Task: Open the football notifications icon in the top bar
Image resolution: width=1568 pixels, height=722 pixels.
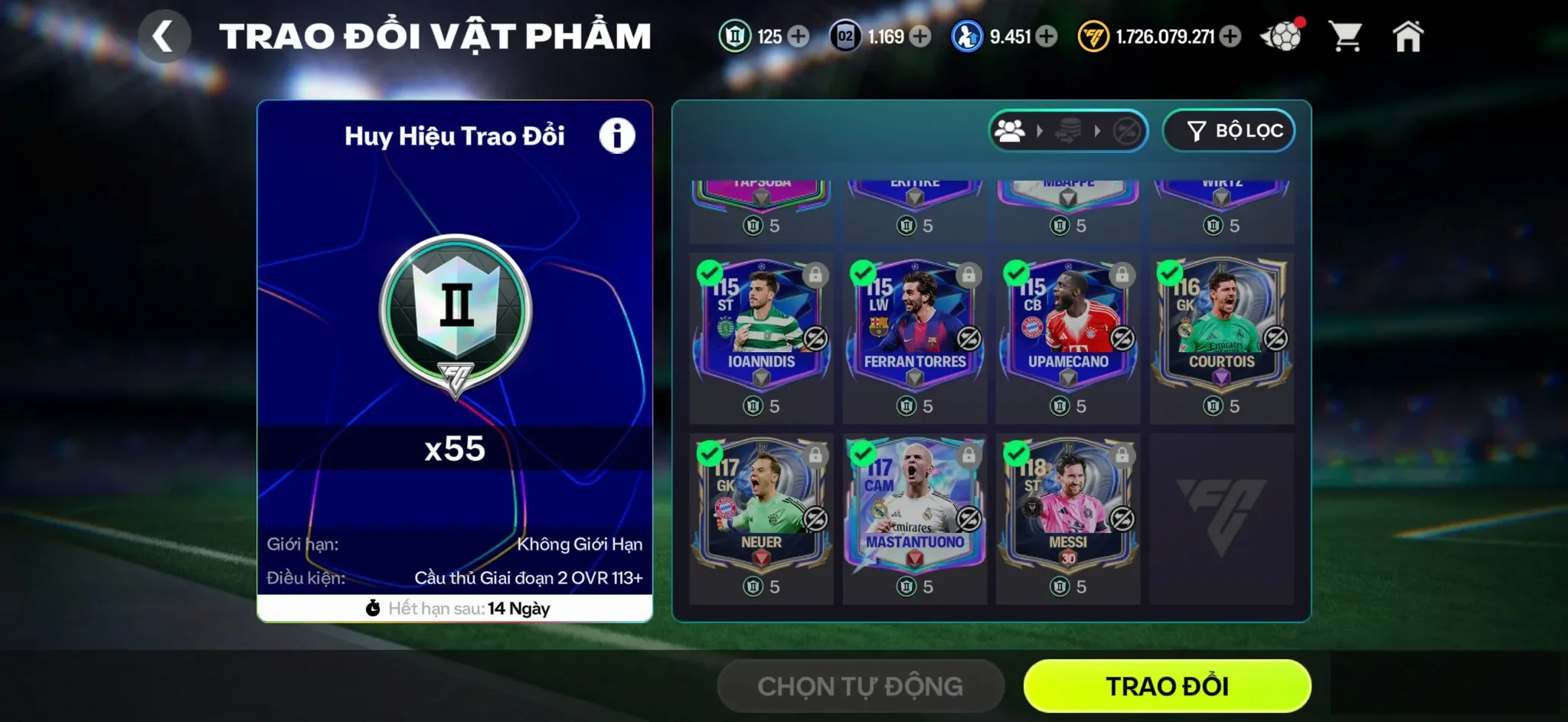Action: pyautogui.click(x=1280, y=34)
